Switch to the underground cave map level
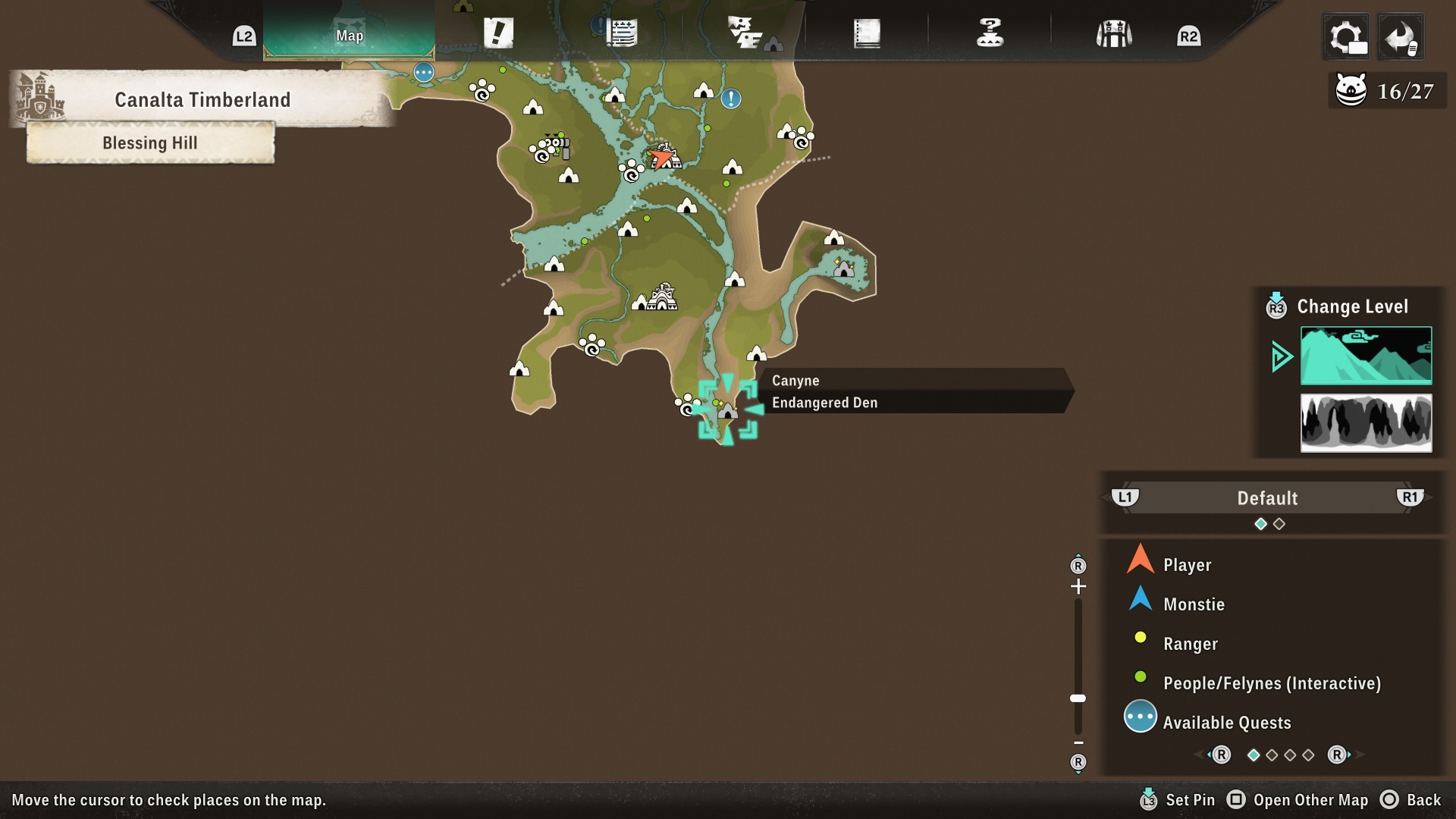 tap(1365, 423)
